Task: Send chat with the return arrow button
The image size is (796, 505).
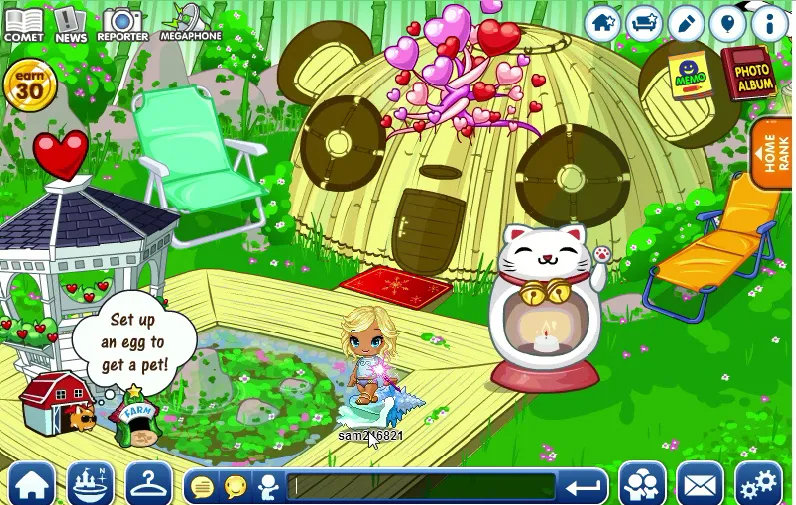Action: 583,487
